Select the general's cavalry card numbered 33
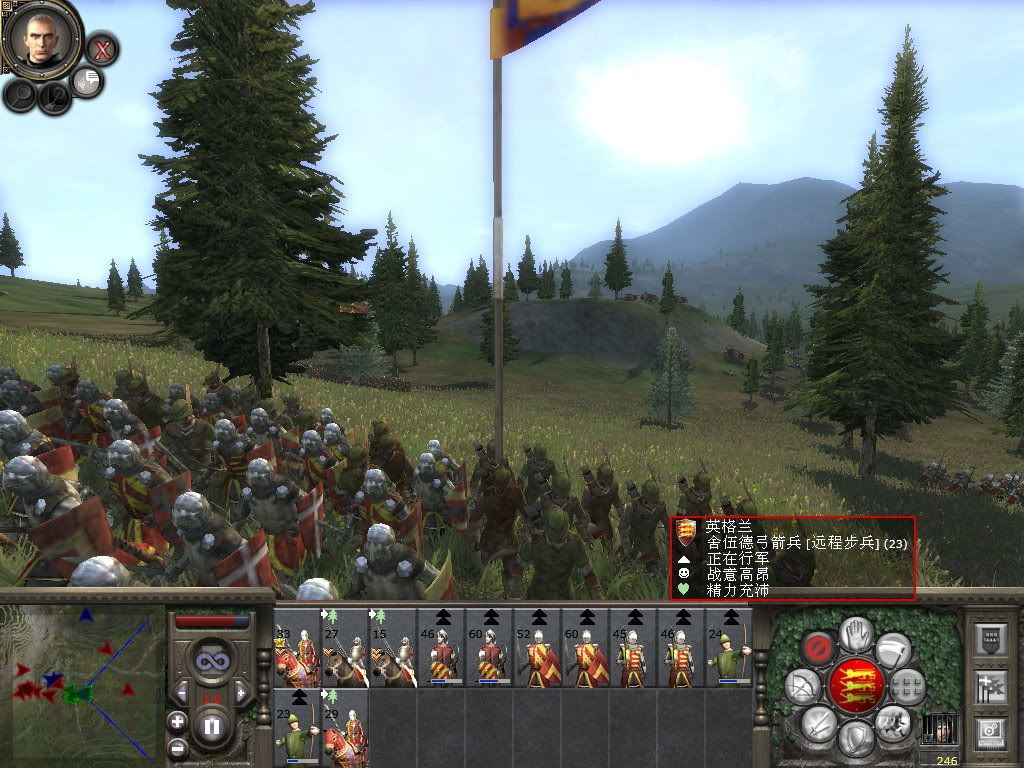This screenshot has height=768, width=1024. pyautogui.click(x=297, y=648)
